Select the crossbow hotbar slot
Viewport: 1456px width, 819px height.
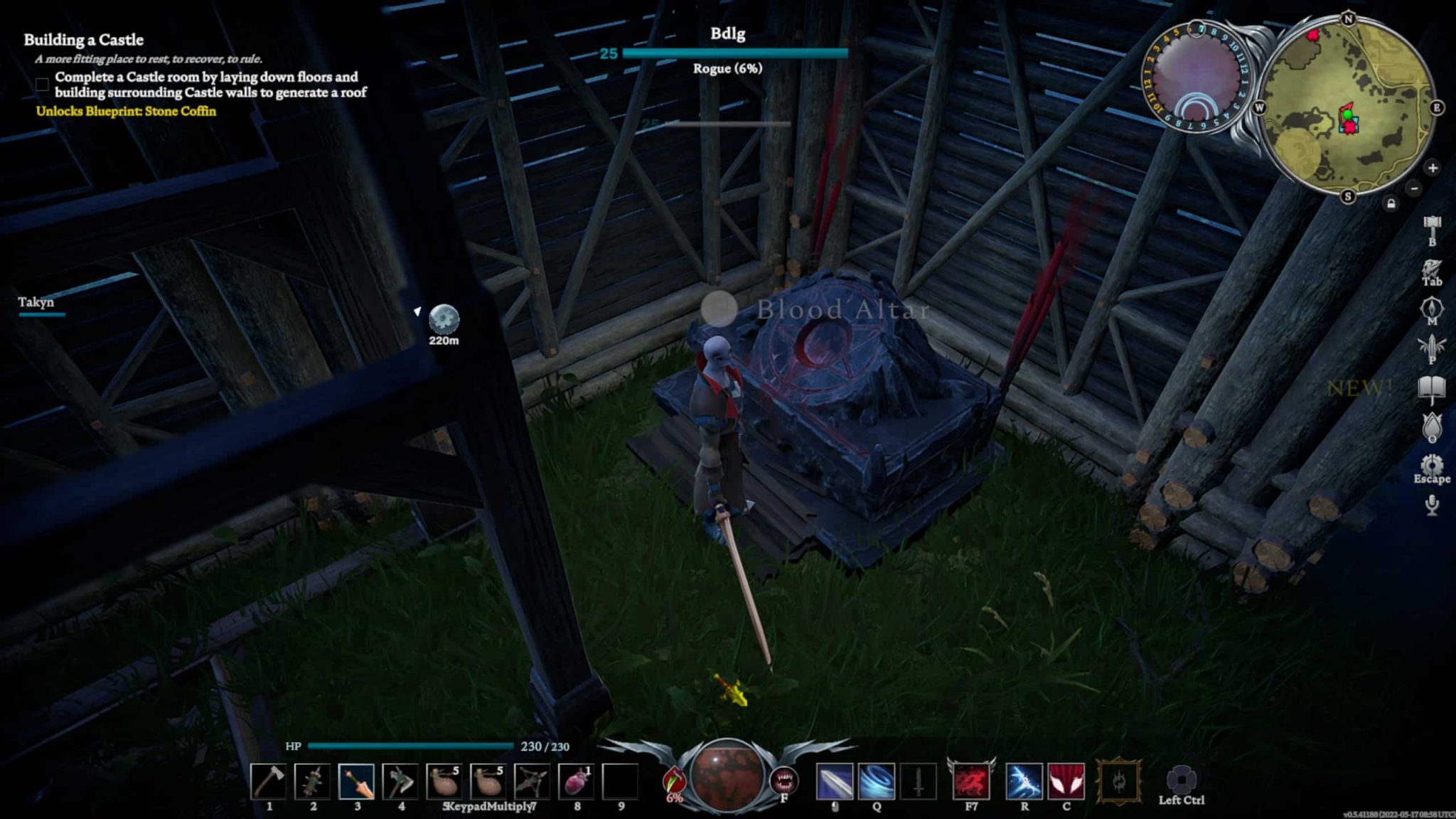(532, 781)
